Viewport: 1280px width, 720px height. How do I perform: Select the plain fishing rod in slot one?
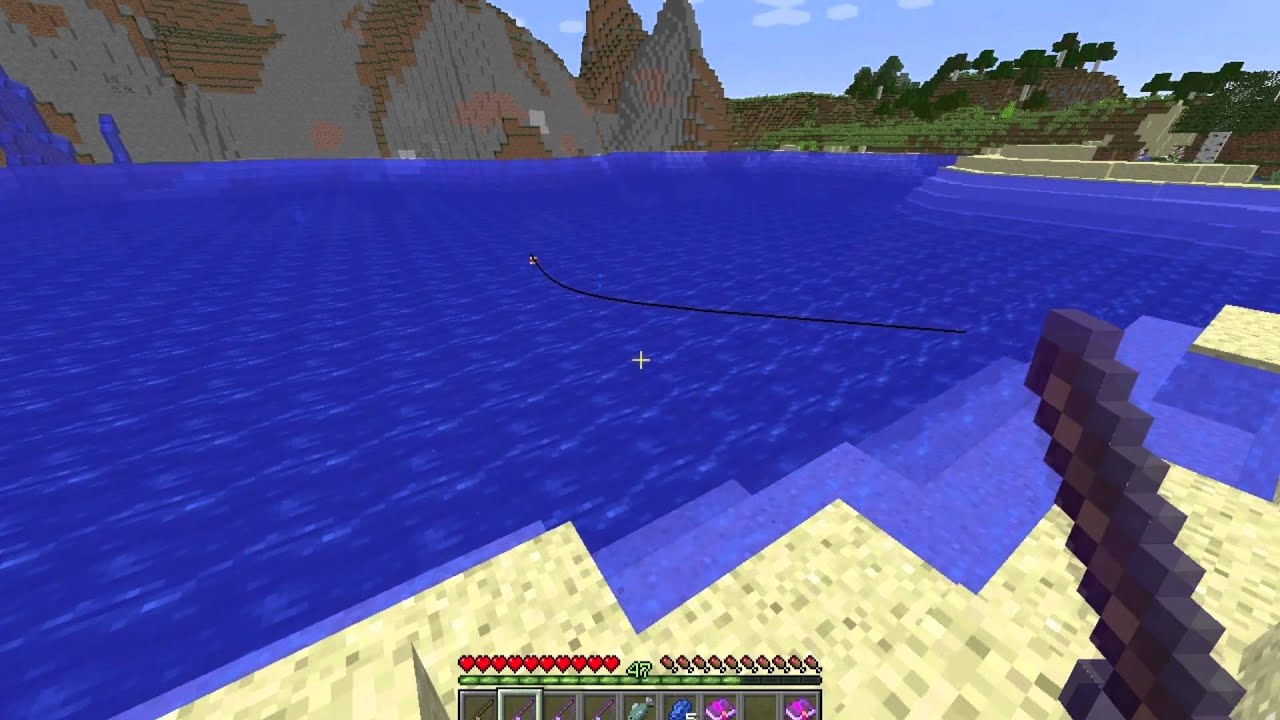tap(478, 706)
